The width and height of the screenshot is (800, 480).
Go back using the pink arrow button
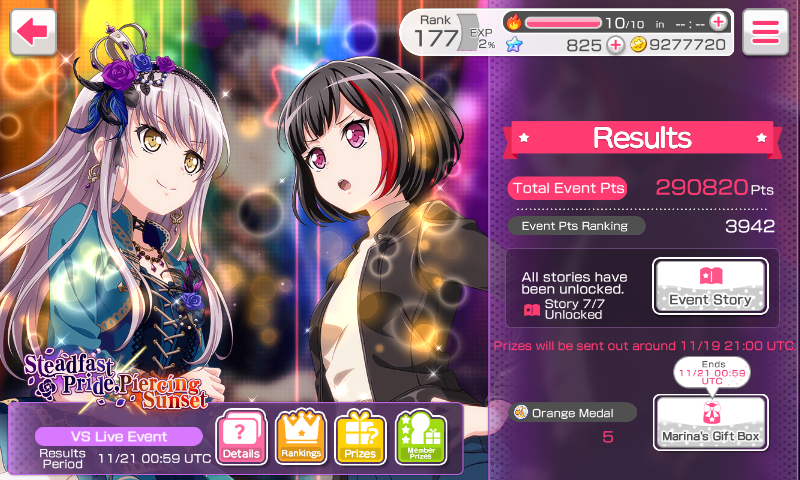(x=33, y=32)
